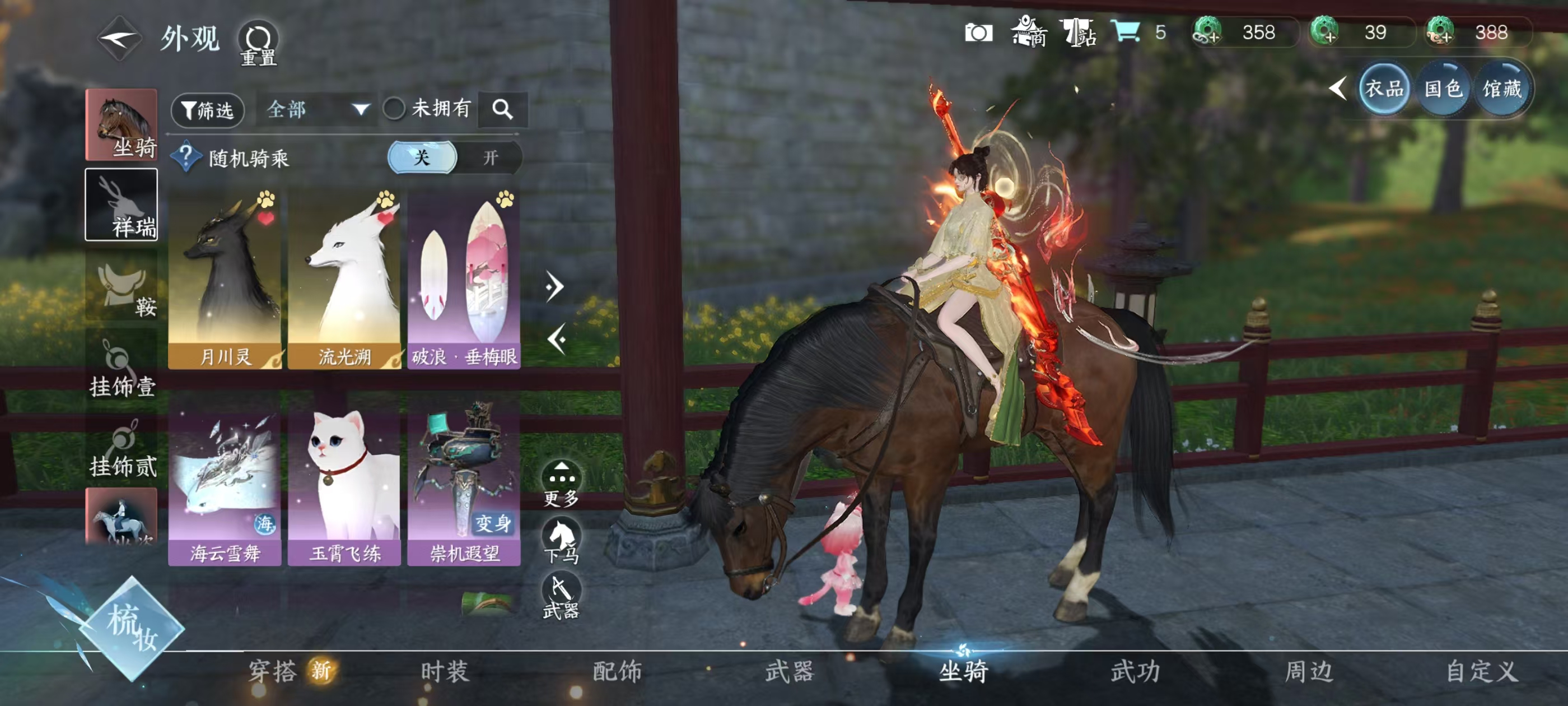This screenshot has height=706, width=1568.
Task: Switch to the 时装 bottom tab
Action: 444,671
